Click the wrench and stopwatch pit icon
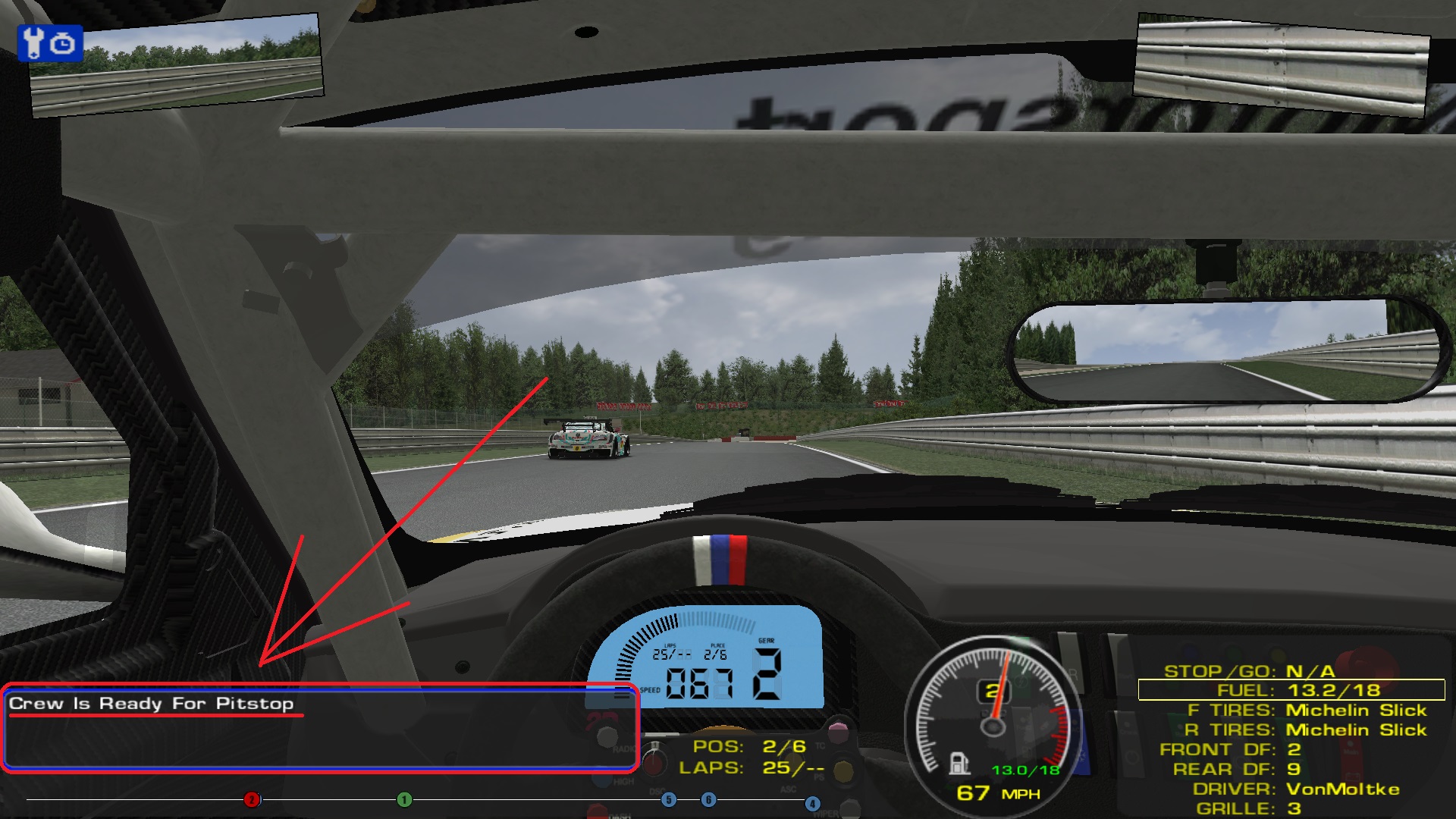The image size is (1456, 819). [x=50, y=43]
